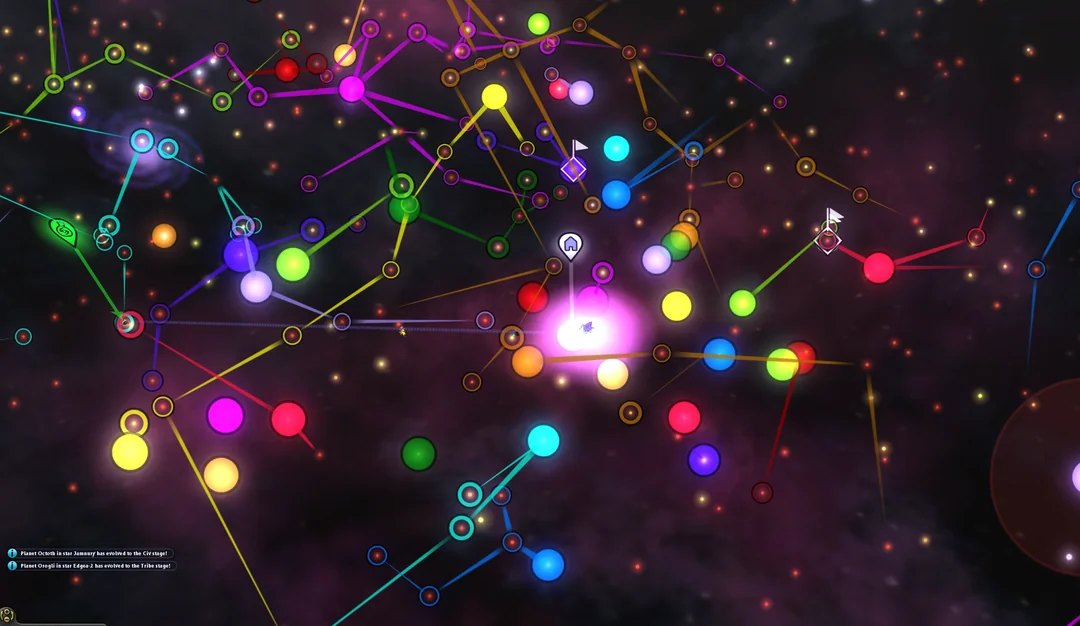Select the flagged purple diamond star marker
Viewport: 1080px width, 626px height.
click(573, 169)
